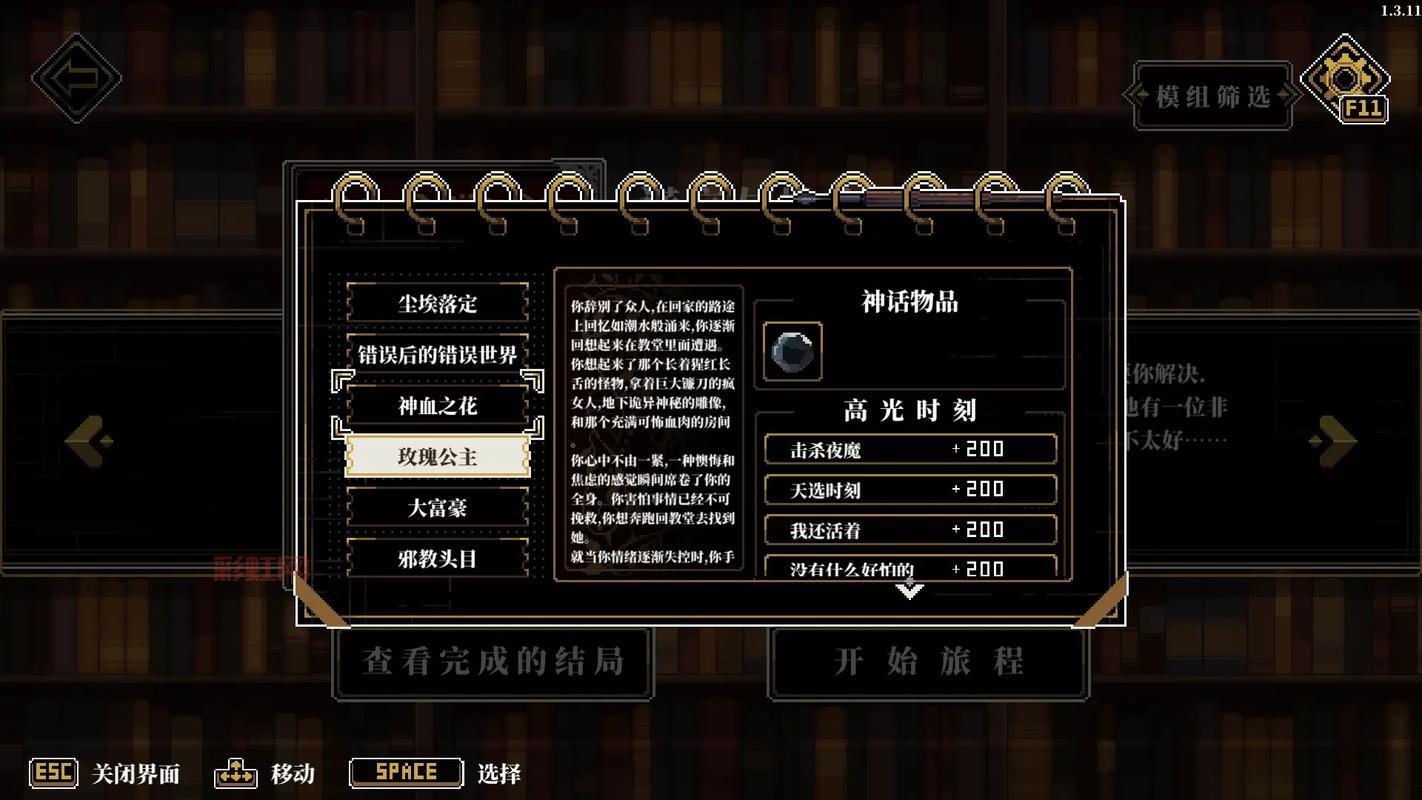Select the 大富豪 scenario option
The width and height of the screenshot is (1422, 800).
[x=436, y=507]
